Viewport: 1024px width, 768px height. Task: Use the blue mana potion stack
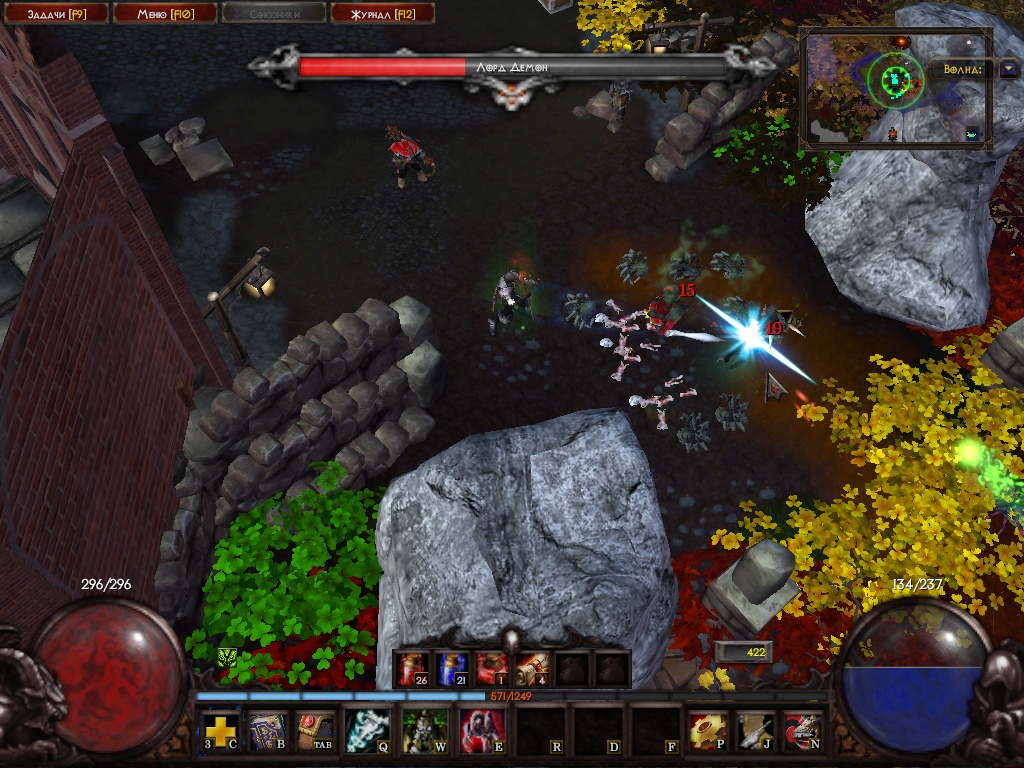pos(451,668)
